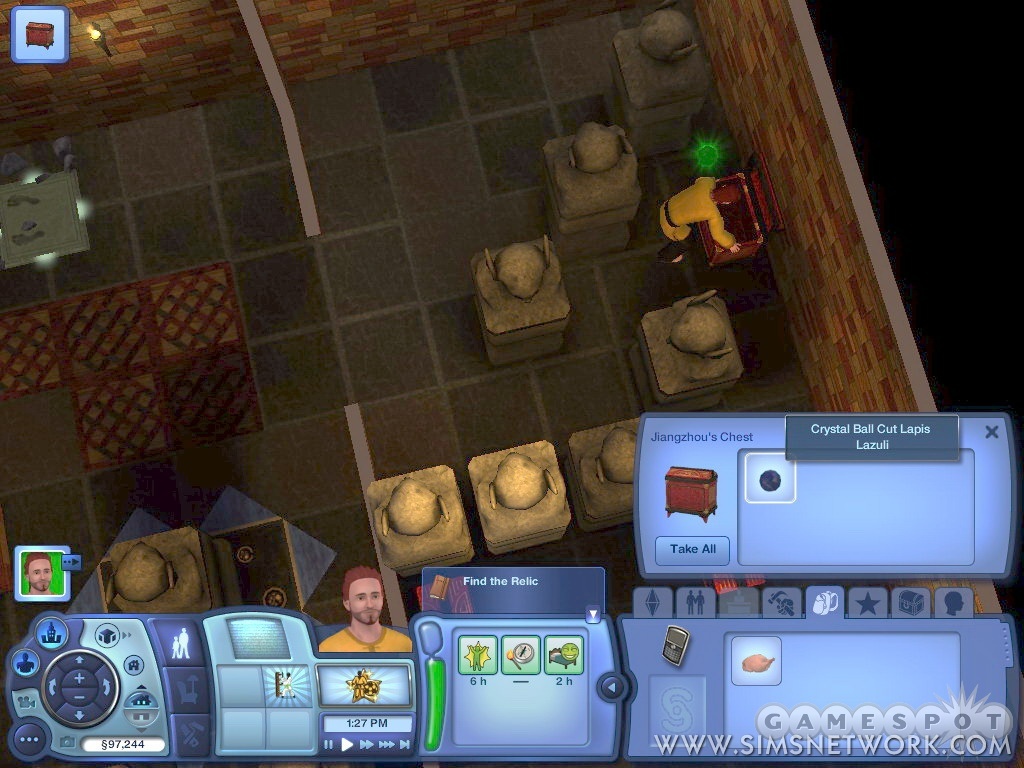Set game speed to normal play
The width and height of the screenshot is (1024, 768).
coord(347,744)
